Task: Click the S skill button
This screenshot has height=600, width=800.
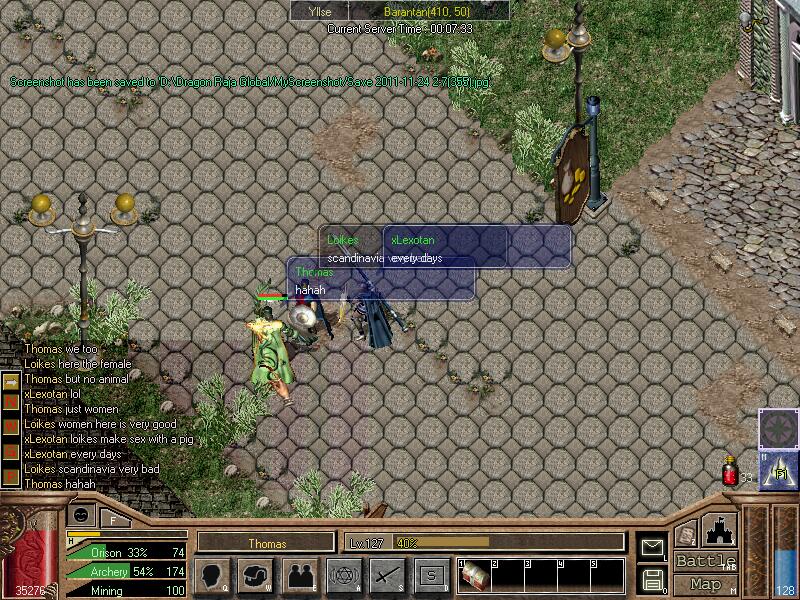Action: [x=431, y=575]
